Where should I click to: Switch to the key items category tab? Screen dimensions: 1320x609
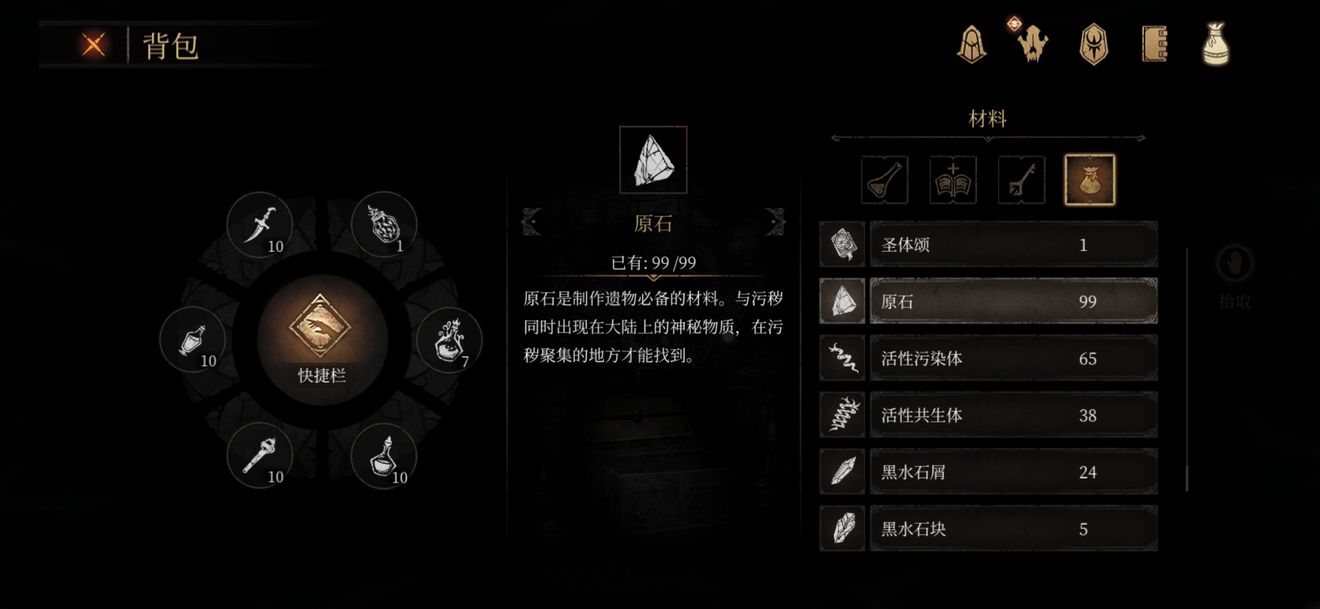[x=1021, y=180]
